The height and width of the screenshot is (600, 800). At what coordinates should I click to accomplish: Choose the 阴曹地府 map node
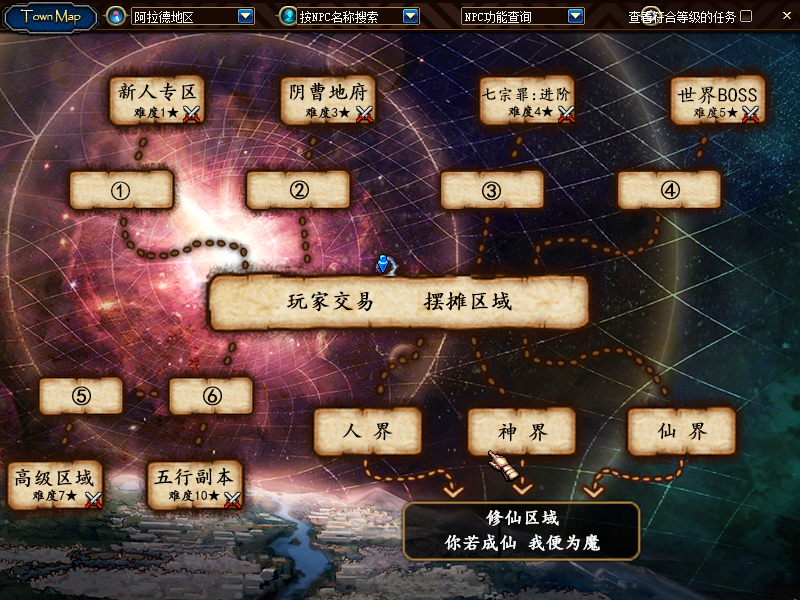coord(327,101)
